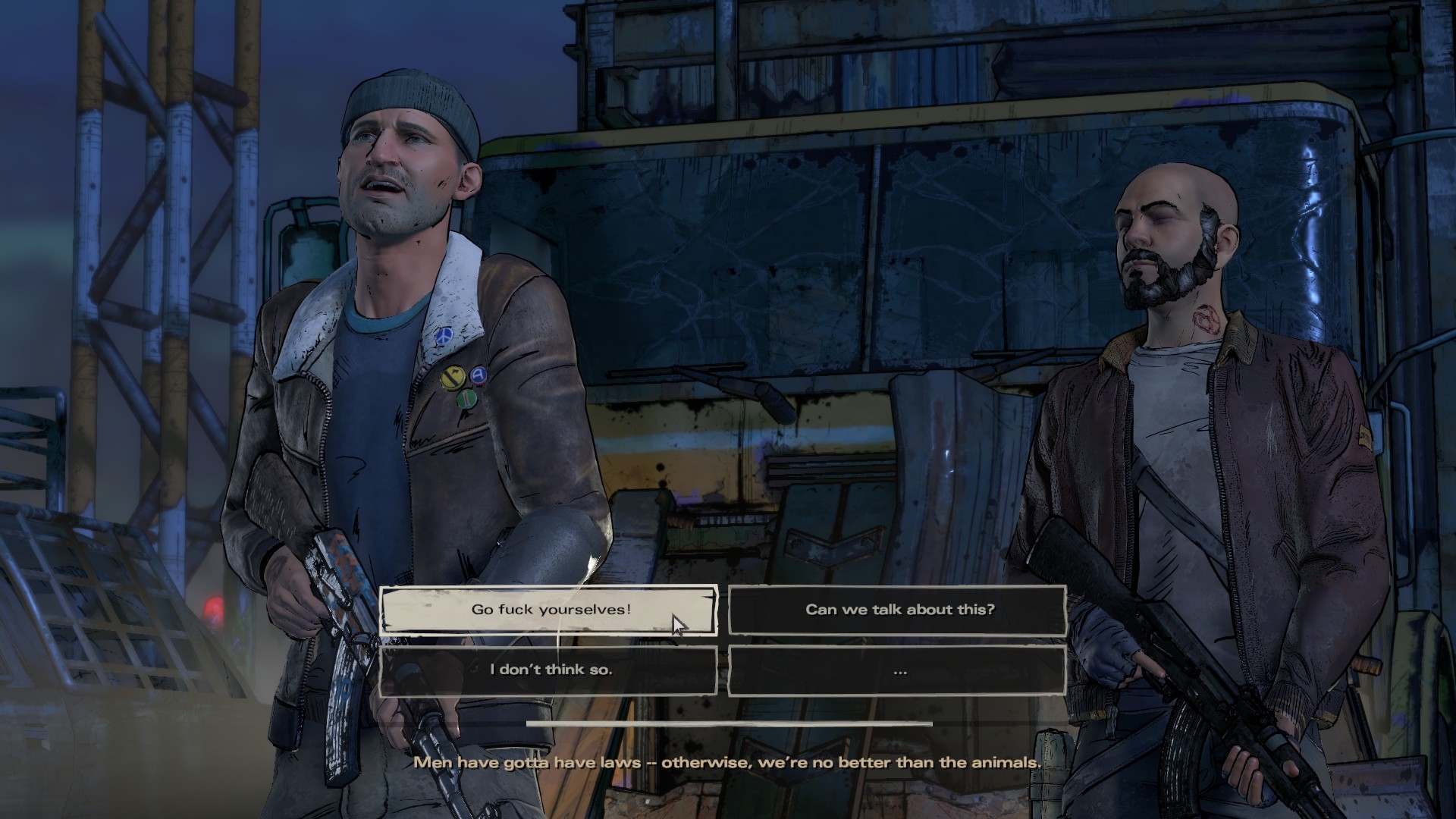
Task: Stay silent with the "..." choice
Action: [898, 670]
